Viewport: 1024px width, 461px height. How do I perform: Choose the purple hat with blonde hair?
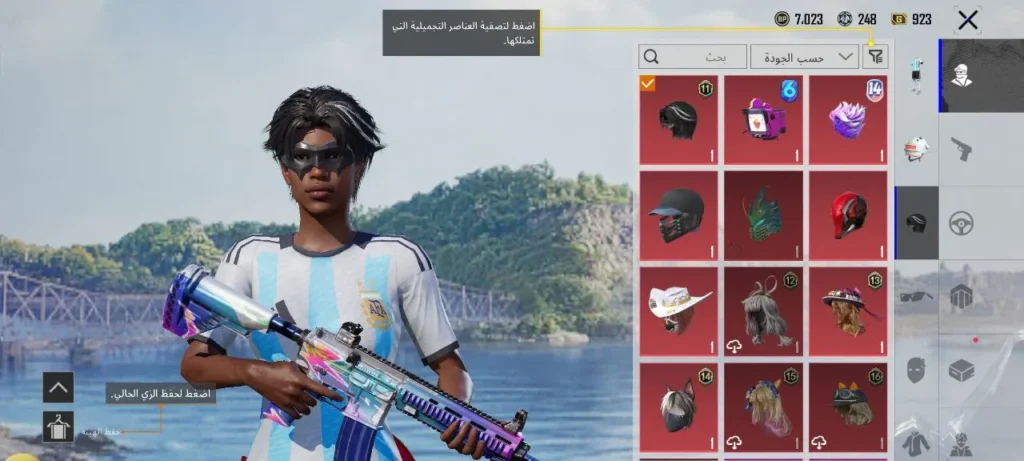(x=848, y=311)
